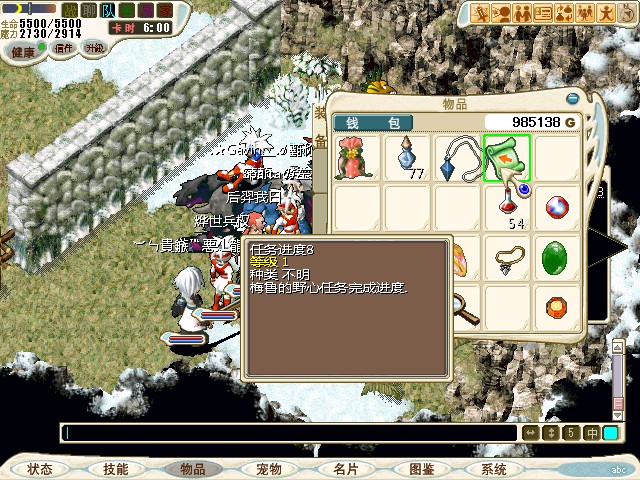Click the 升级 level-up button
This screenshot has width=640, height=480.
[95, 47]
